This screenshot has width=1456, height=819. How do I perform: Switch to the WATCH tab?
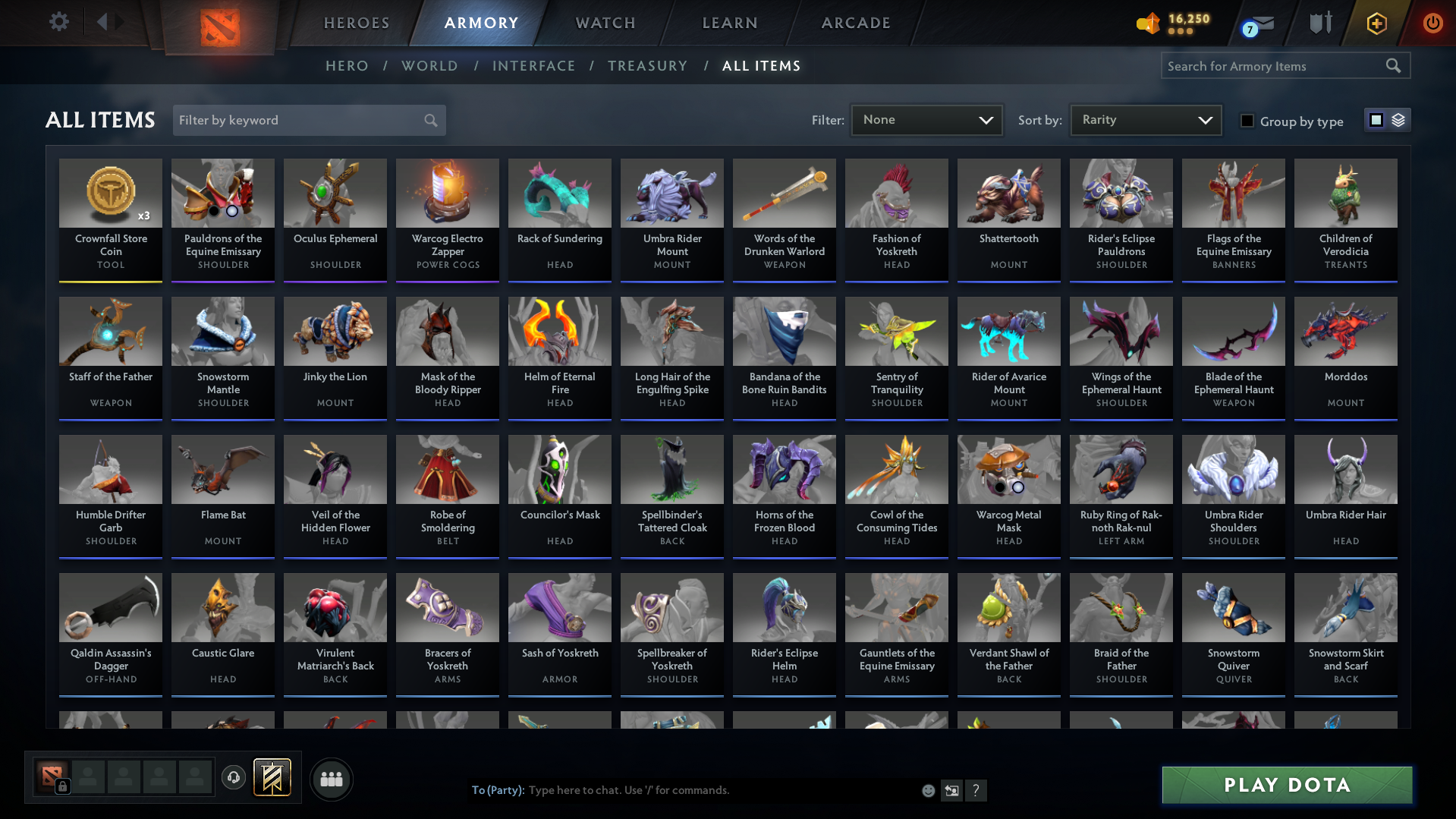pyautogui.click(x=604, y=23)
